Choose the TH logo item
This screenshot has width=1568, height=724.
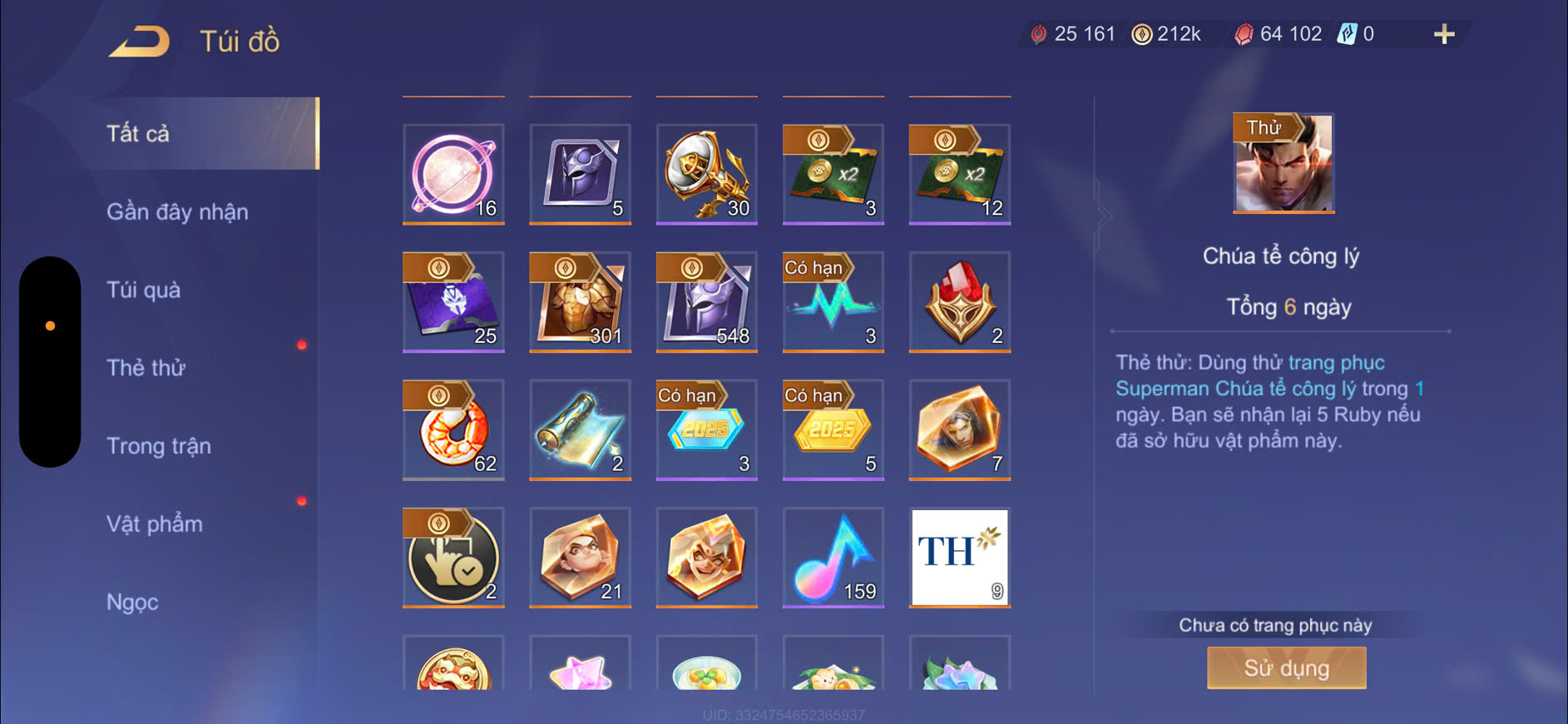pos(959,558)
